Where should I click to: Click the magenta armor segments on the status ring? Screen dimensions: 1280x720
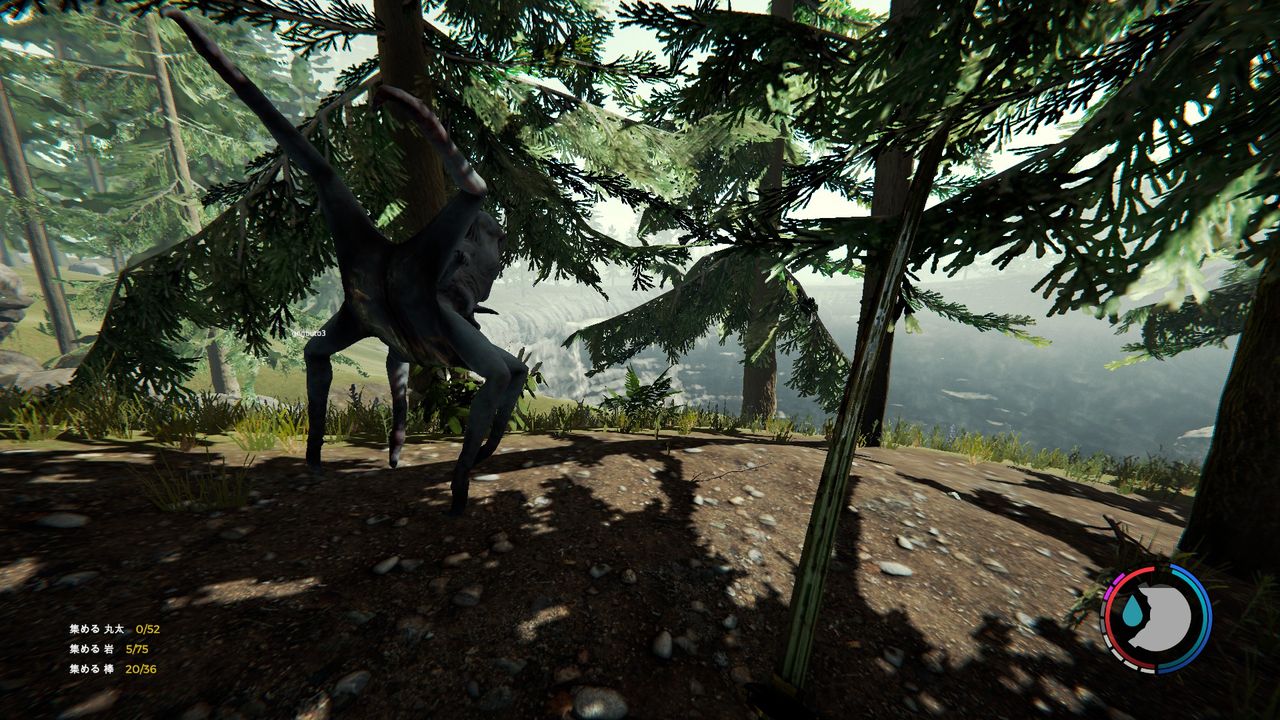pos(1111,586)
